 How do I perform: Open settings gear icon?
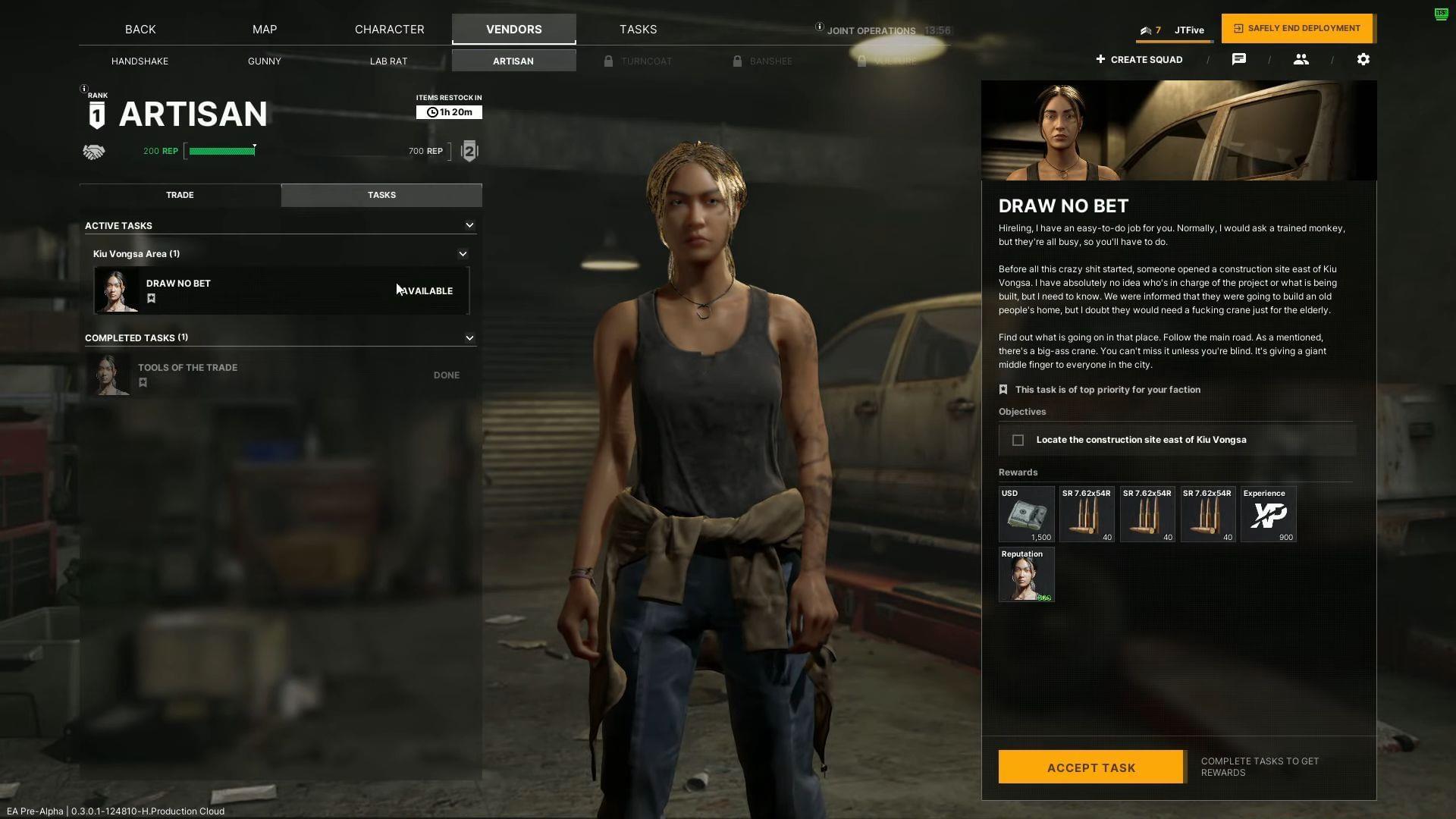click(1363, 59)
